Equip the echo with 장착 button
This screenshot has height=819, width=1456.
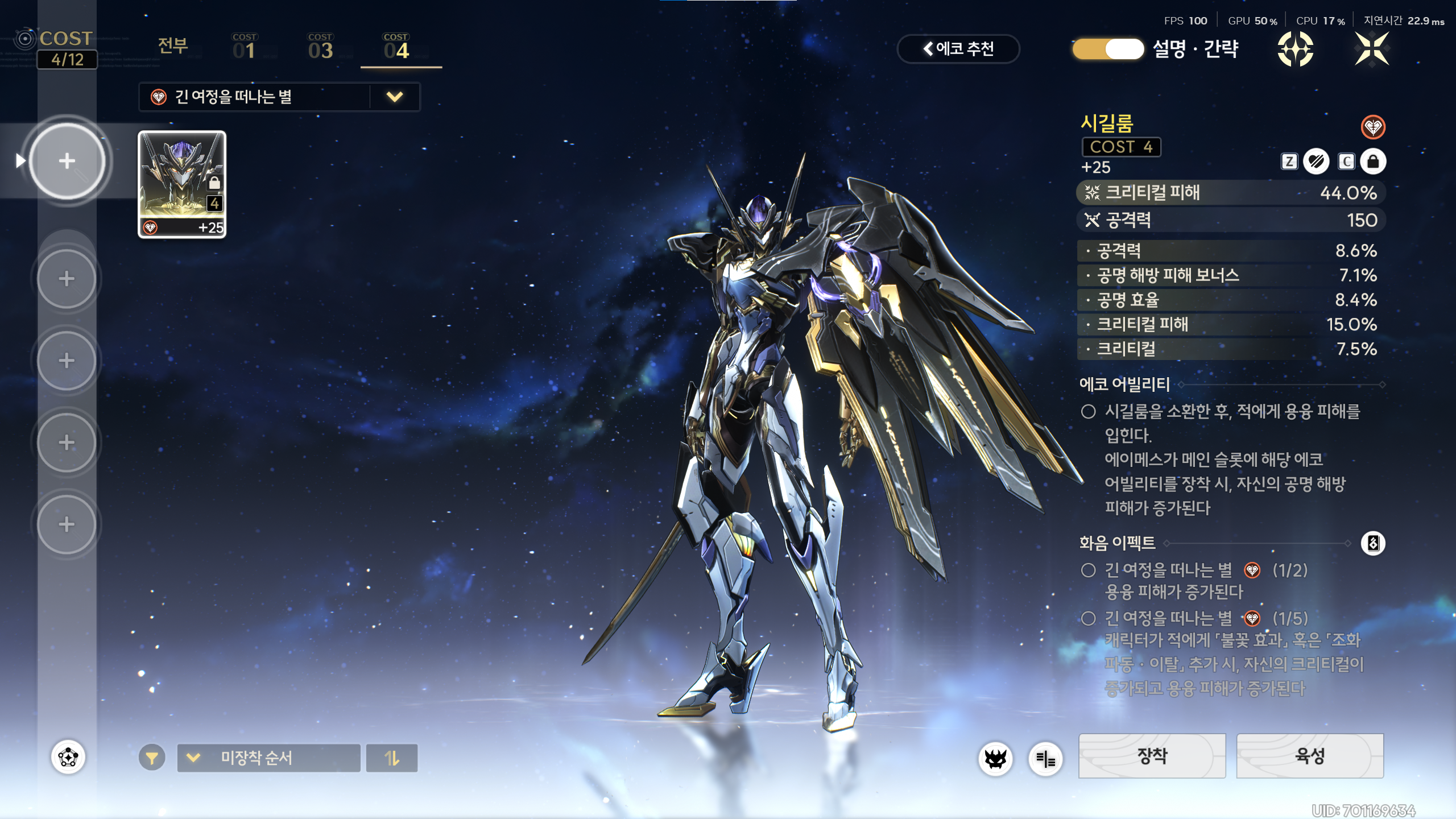(x=1152, y=756)
